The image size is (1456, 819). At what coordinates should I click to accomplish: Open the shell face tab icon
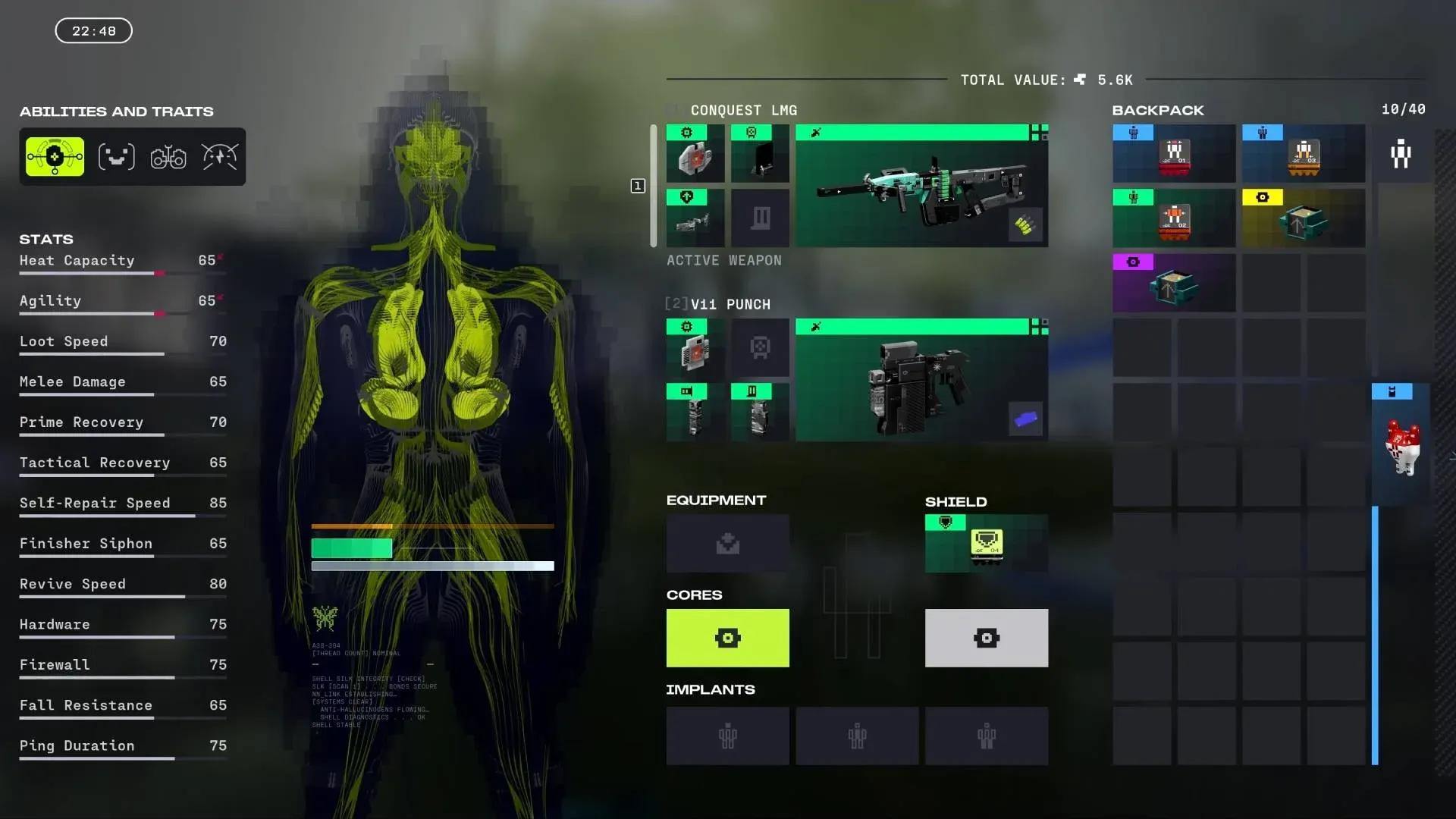click(117, 155)
